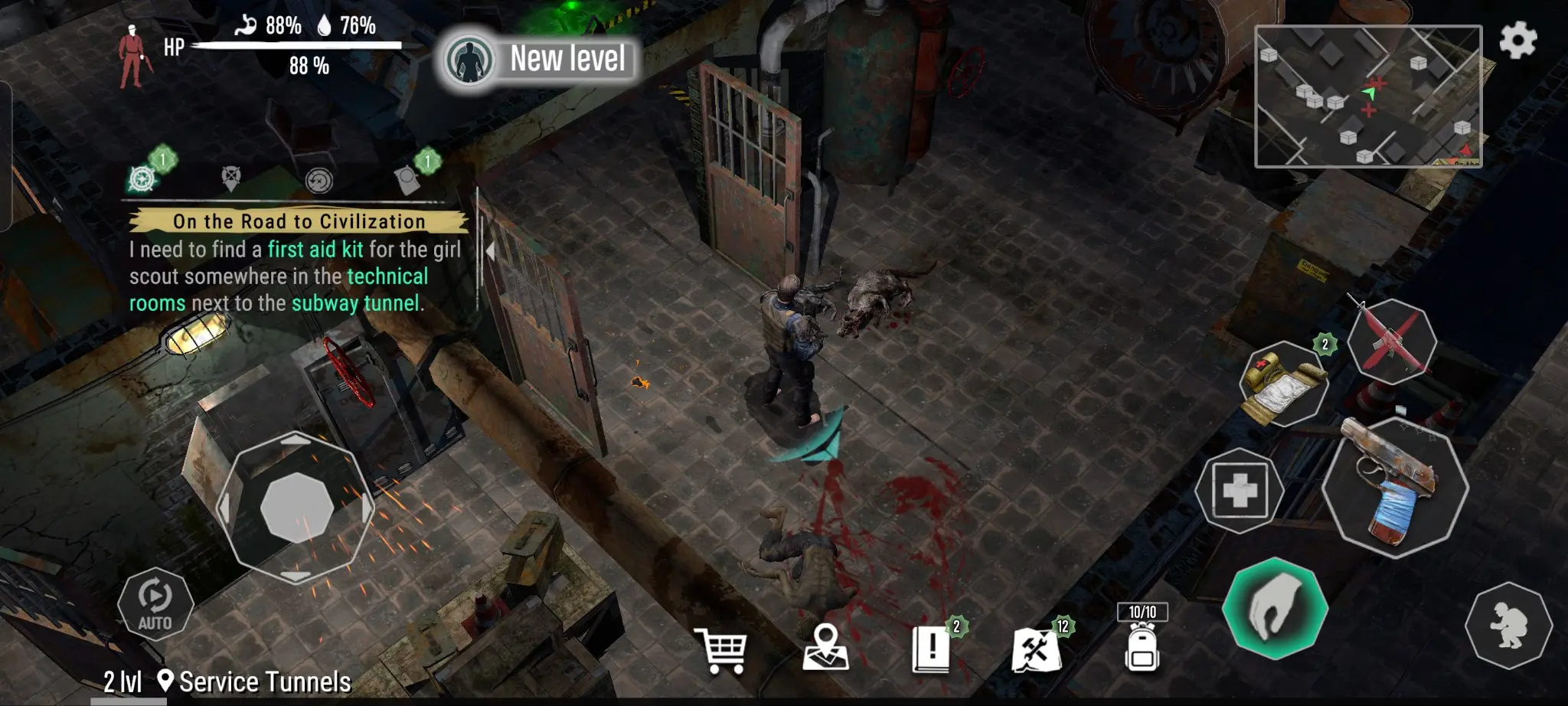Switch to the circular arrows quest tab

pos(318,181)
